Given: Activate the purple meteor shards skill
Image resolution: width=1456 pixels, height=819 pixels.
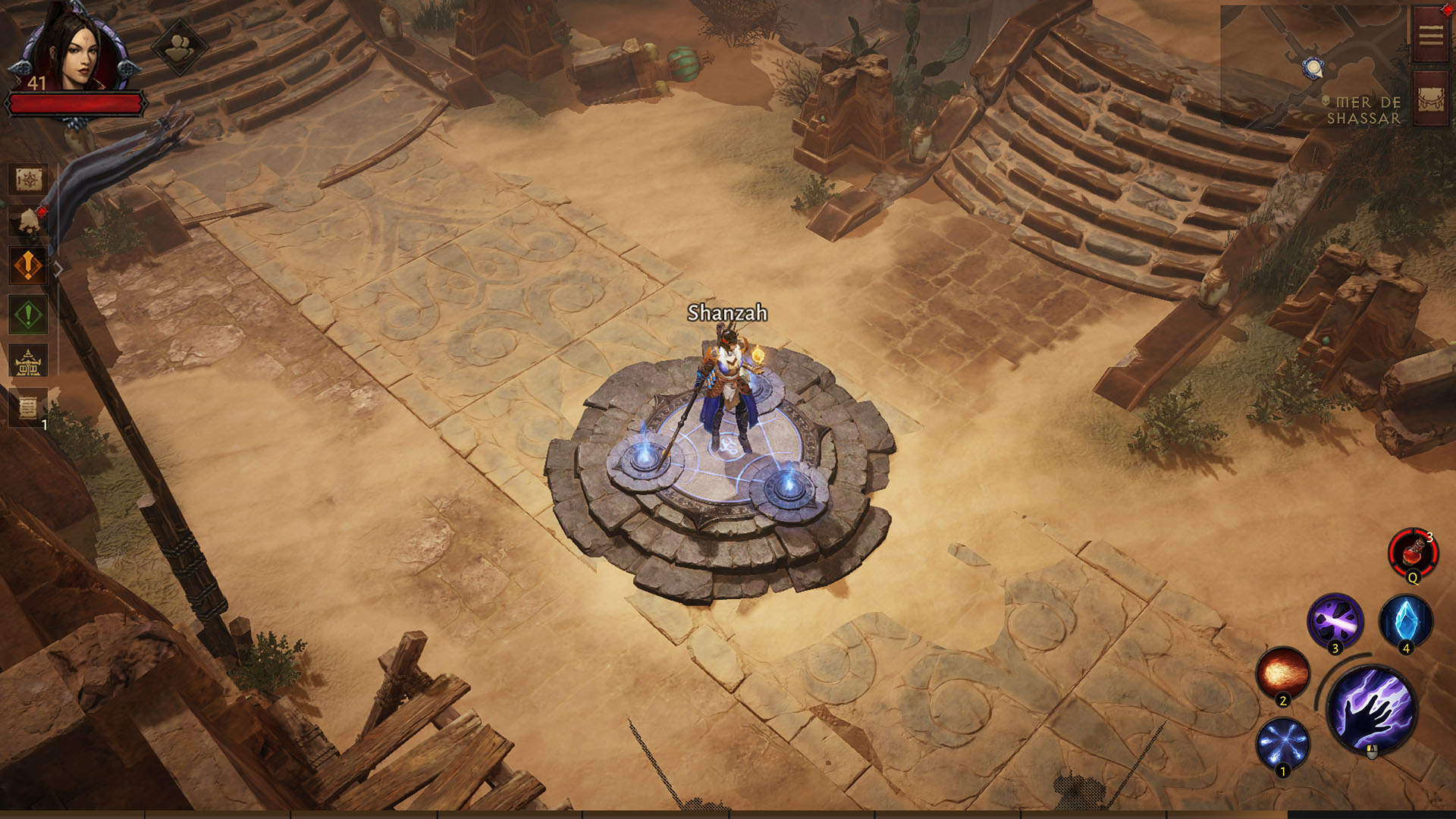Looking at the screenshot, I should (x=1335, y=622).
